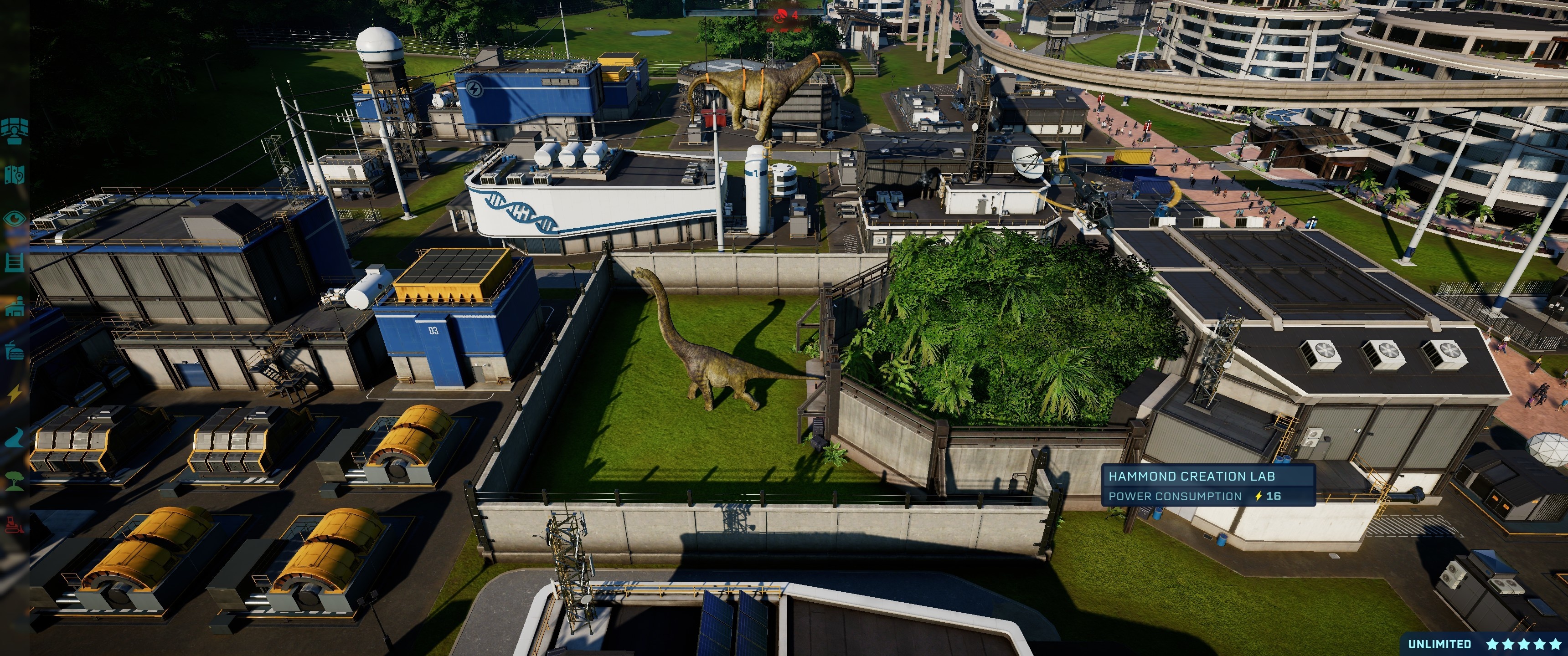Open the operations buildings menu

(x=14, y=307)
